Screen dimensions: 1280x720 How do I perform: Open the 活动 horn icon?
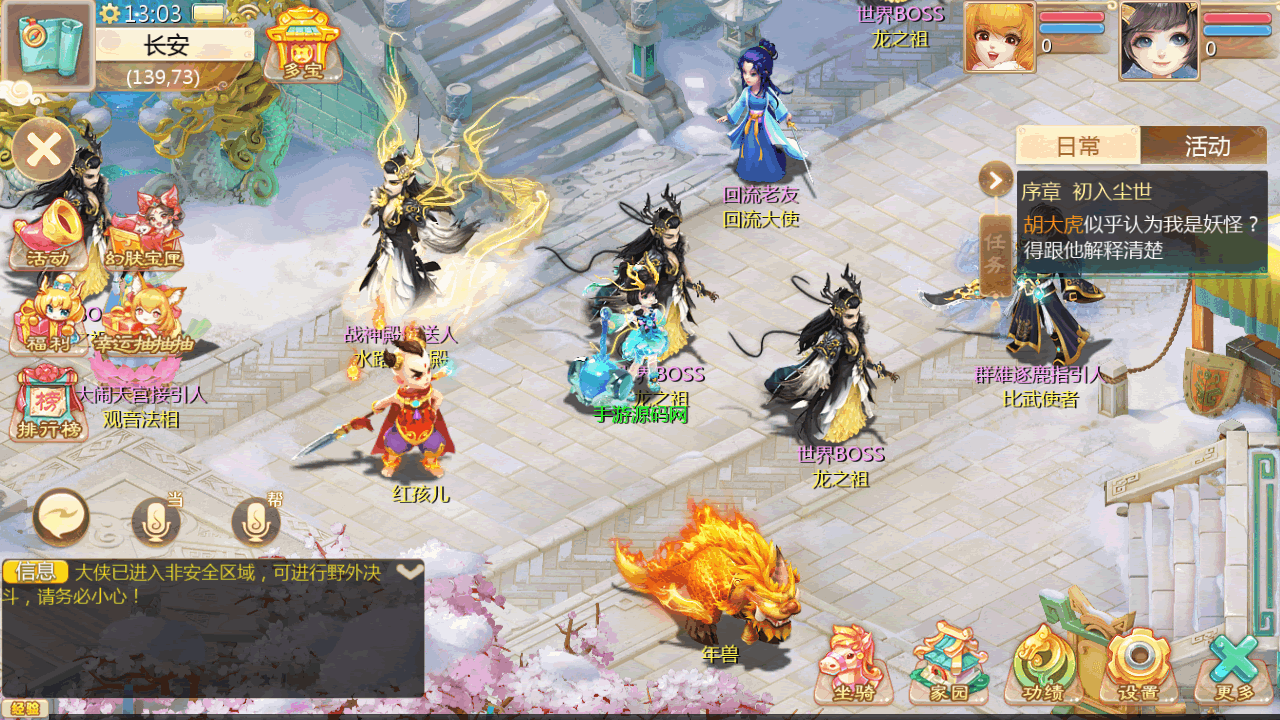(x=47, y=235)
